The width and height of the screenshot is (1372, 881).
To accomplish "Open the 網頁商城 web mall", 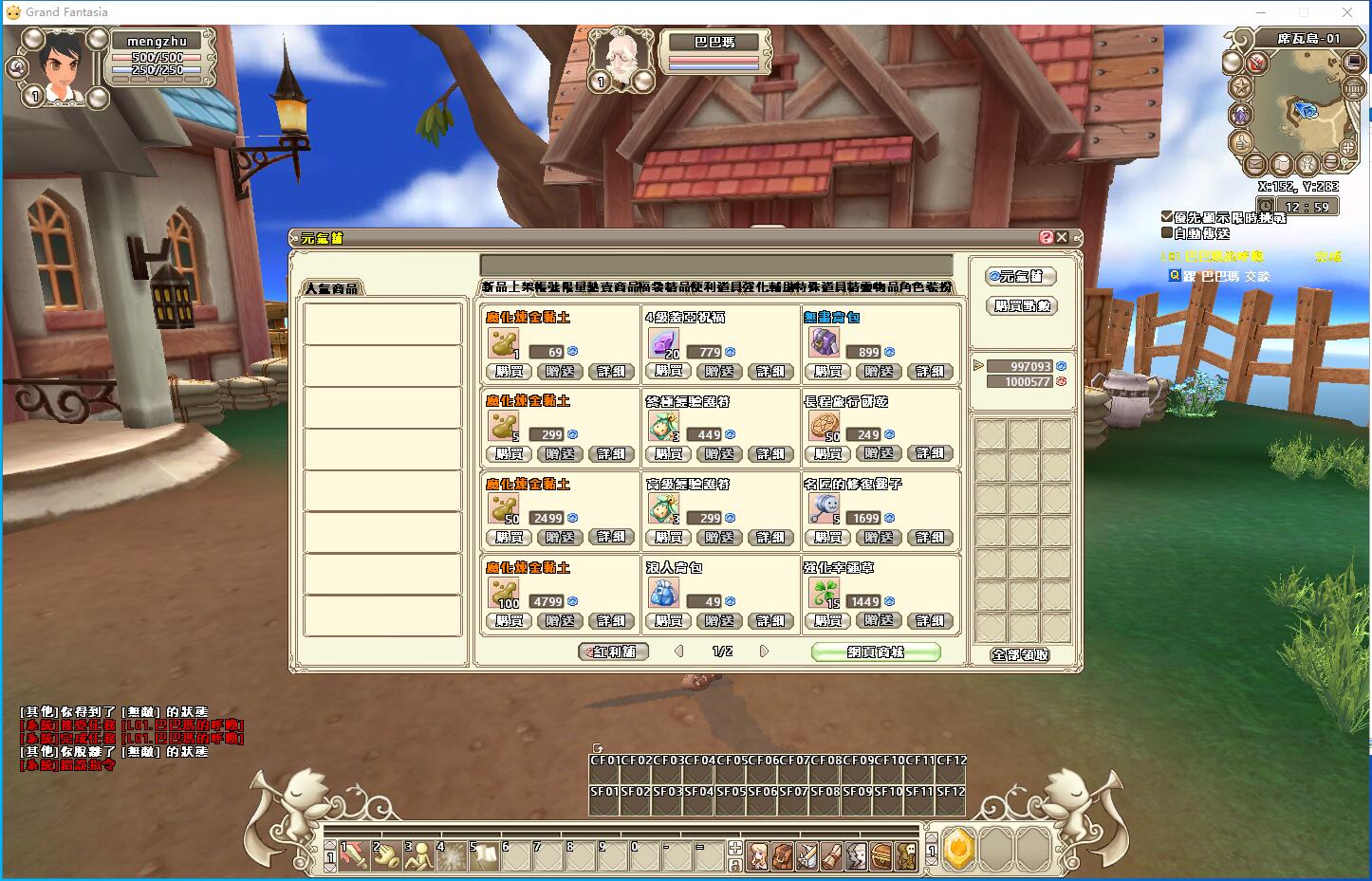I will pos(876,652).
